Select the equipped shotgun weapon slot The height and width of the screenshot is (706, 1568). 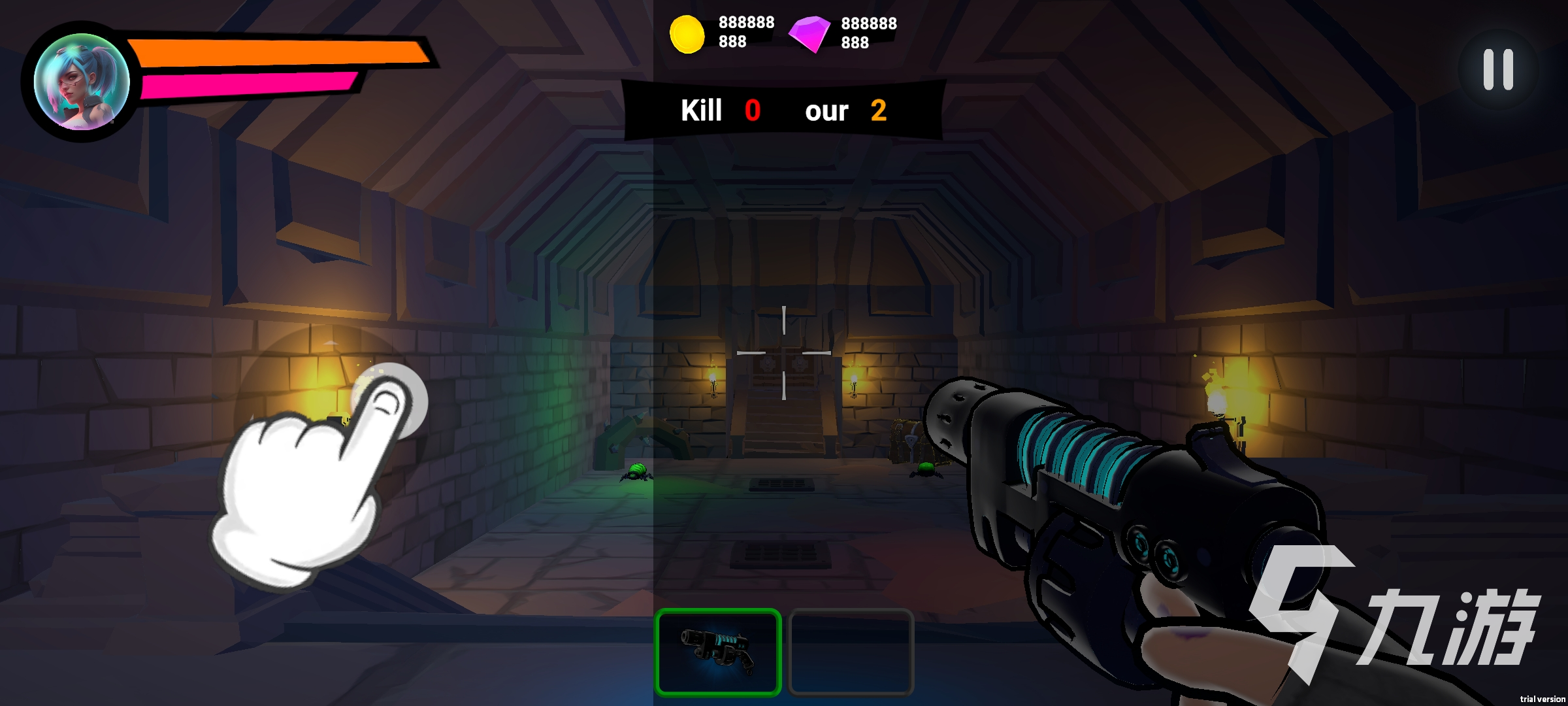[x=718, y=651]
